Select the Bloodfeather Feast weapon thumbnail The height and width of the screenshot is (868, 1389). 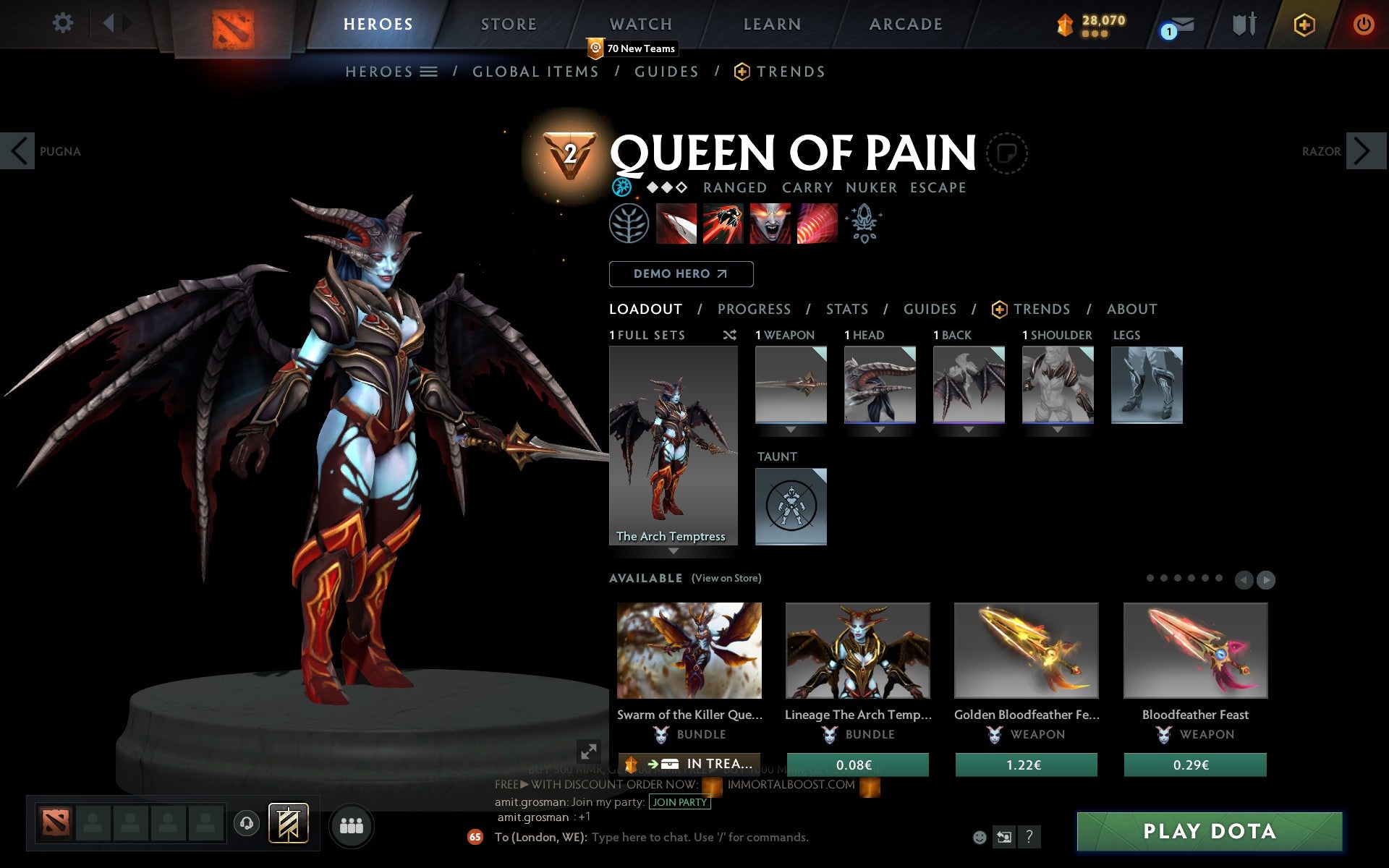1195,650
